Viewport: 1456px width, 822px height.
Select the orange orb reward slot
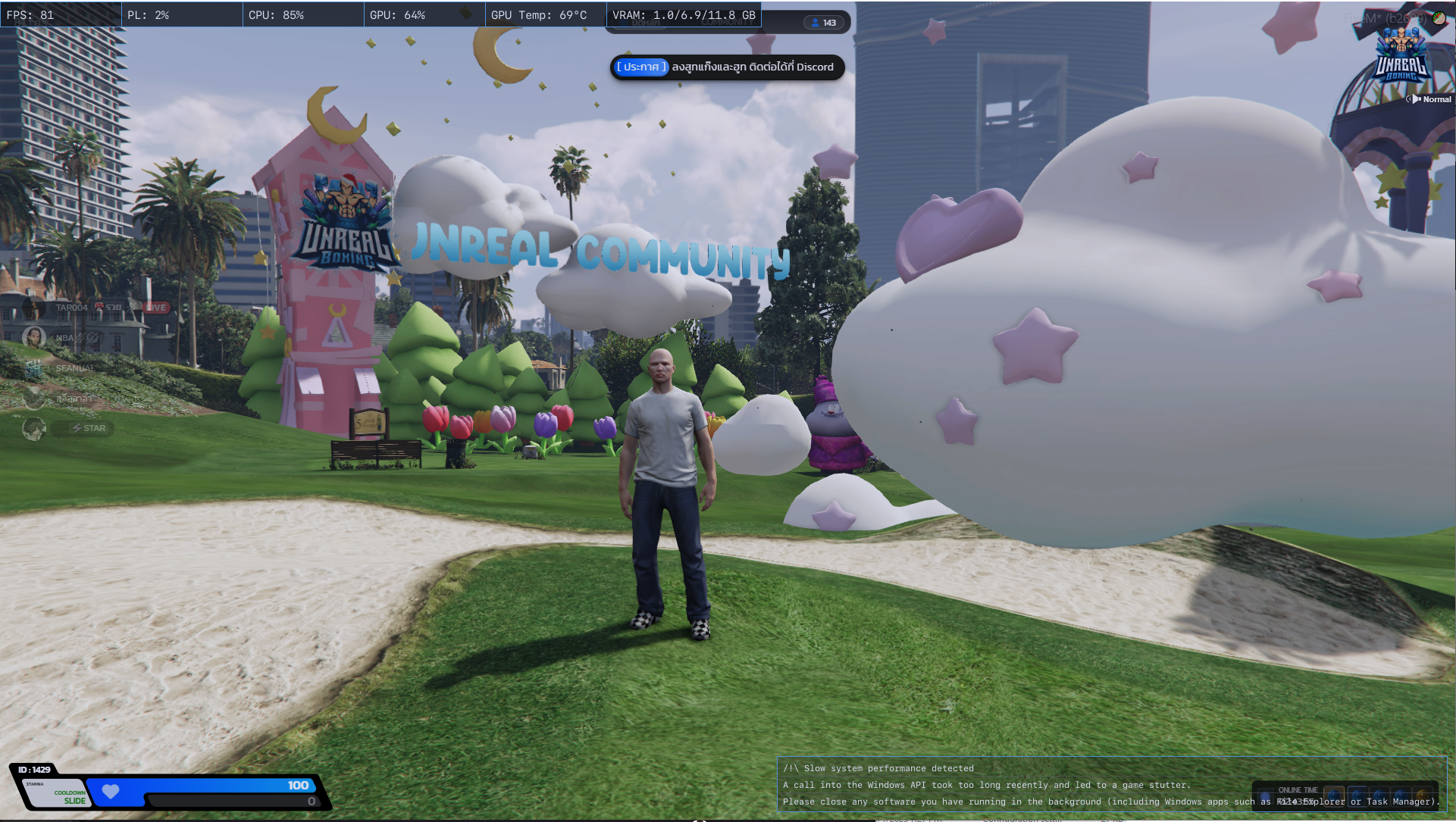(x=1423, y=797)
